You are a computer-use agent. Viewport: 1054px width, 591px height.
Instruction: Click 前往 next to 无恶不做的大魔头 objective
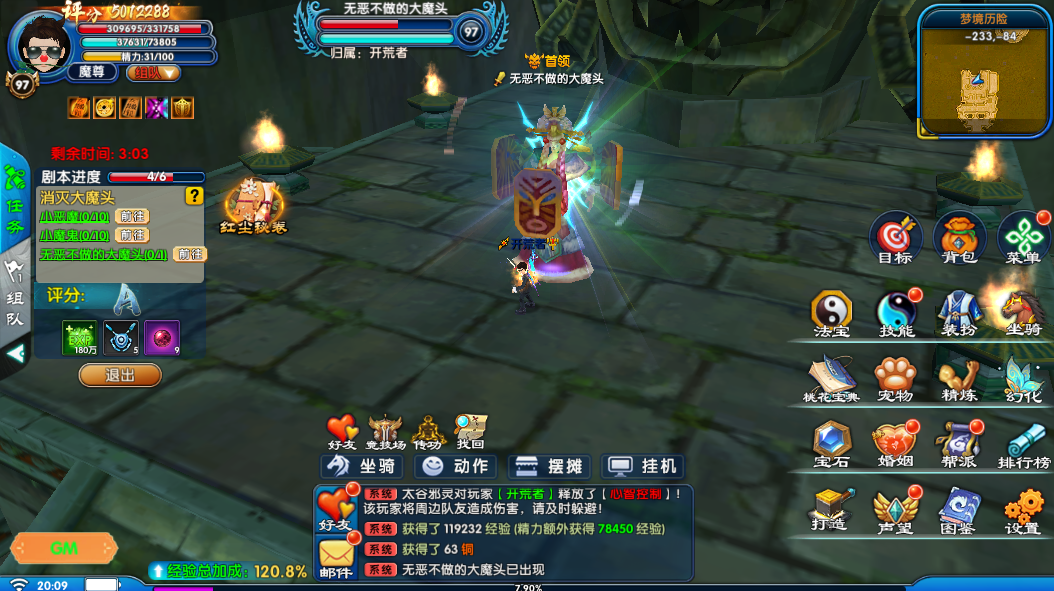(x=190, y=254)
